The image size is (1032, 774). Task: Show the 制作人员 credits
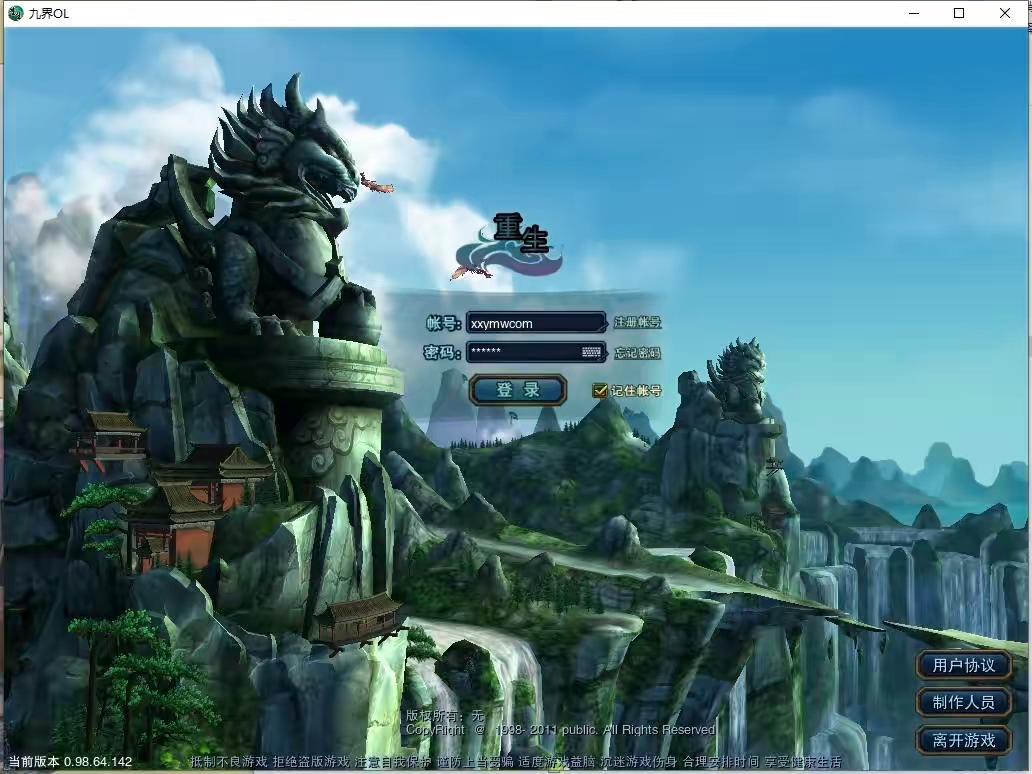click(964, 703)
